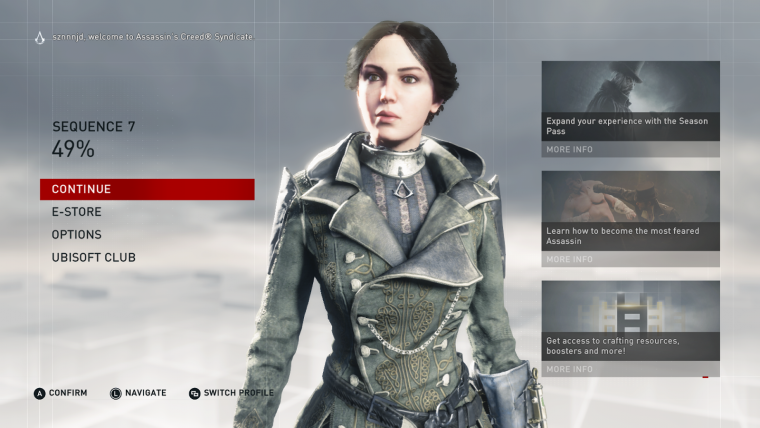Image resolution: width=760 pixels, height=428 pixels.
Task: Open the Options menu
Action: point(77,235)
